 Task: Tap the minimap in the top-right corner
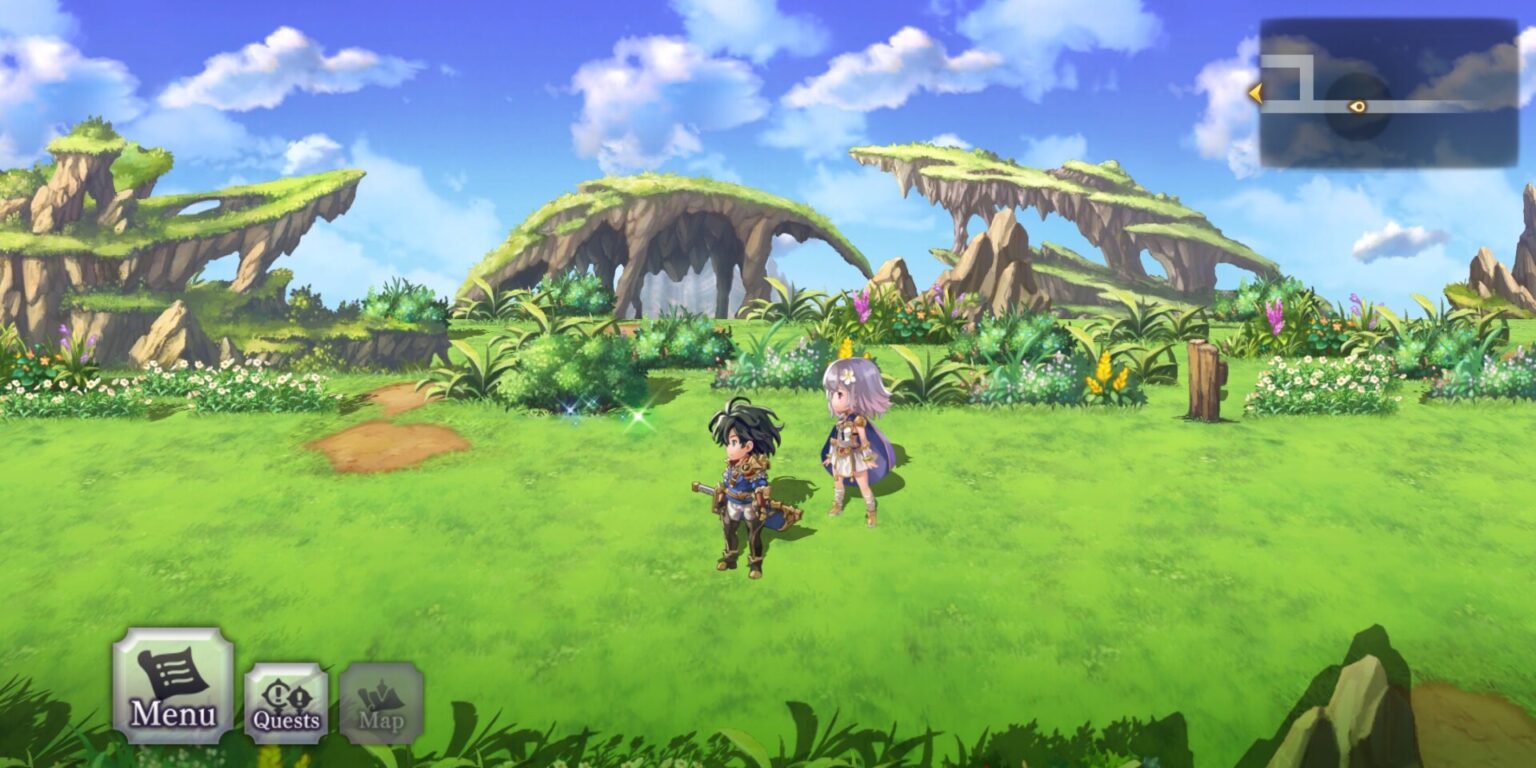tap(1390, 90)
